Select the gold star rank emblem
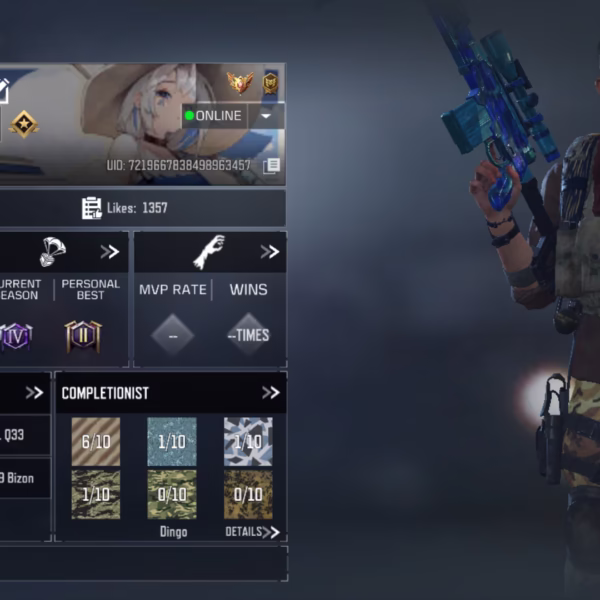600x600 pixels. (x=24, y=124)
